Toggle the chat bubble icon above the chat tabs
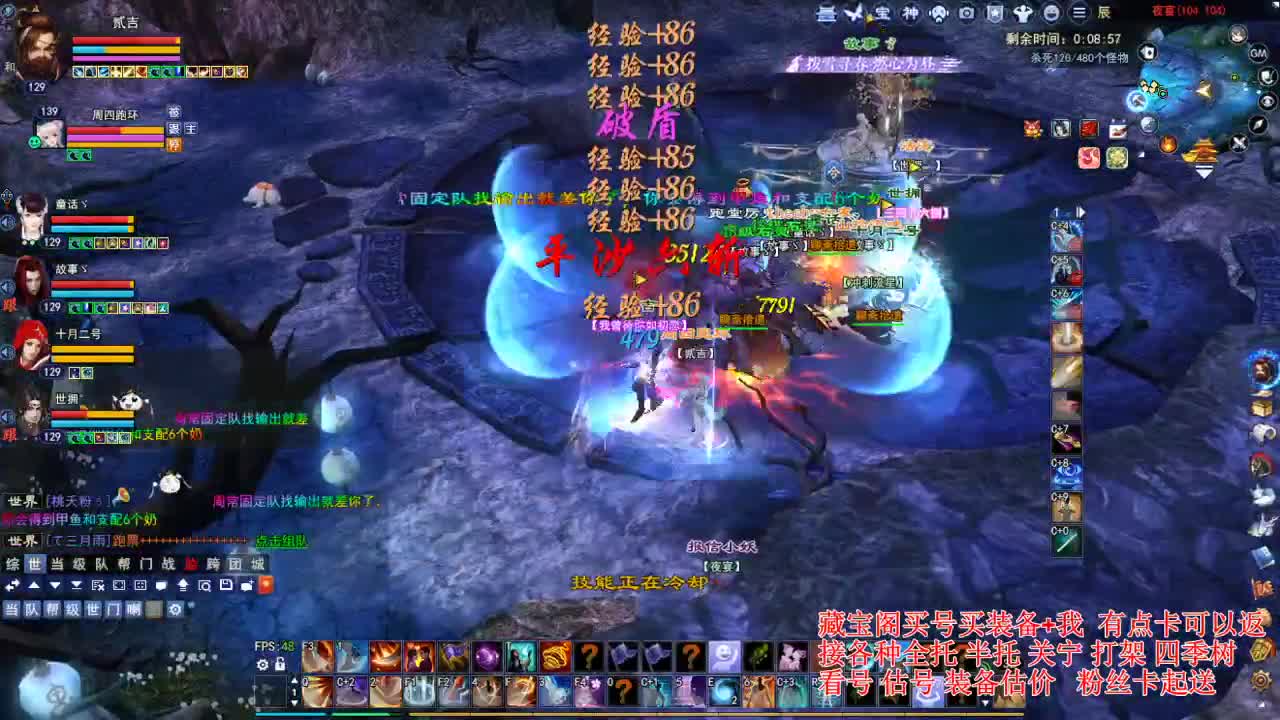The image size is (1280, 720). 162,585
